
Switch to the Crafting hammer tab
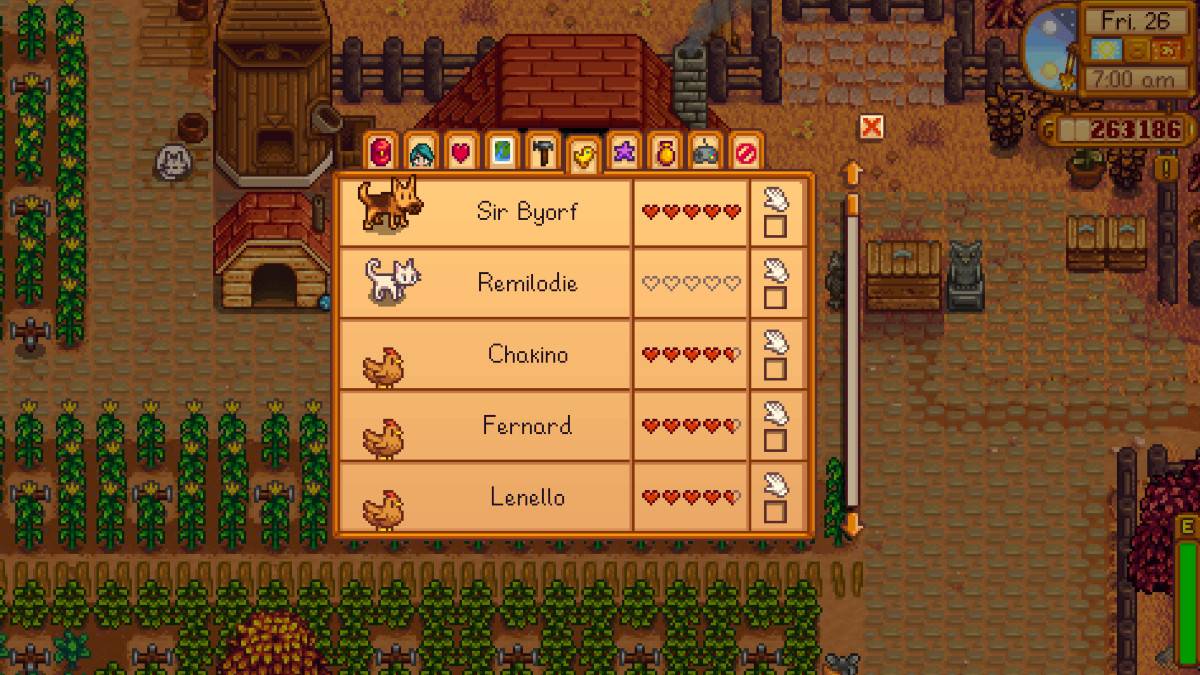(x=542, y=152)
